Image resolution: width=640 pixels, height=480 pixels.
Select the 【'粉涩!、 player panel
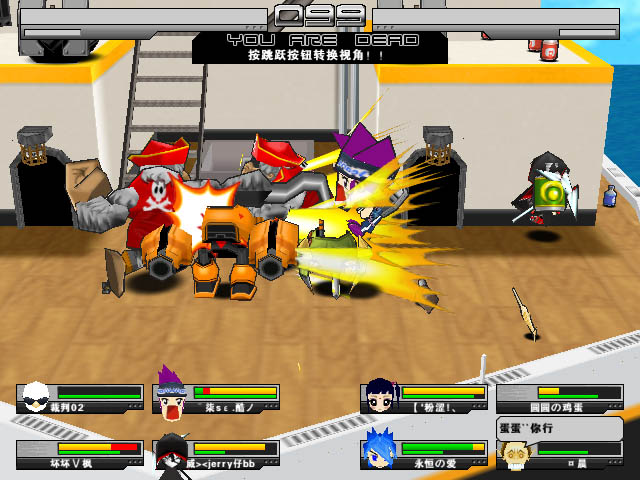pos(423,399)
